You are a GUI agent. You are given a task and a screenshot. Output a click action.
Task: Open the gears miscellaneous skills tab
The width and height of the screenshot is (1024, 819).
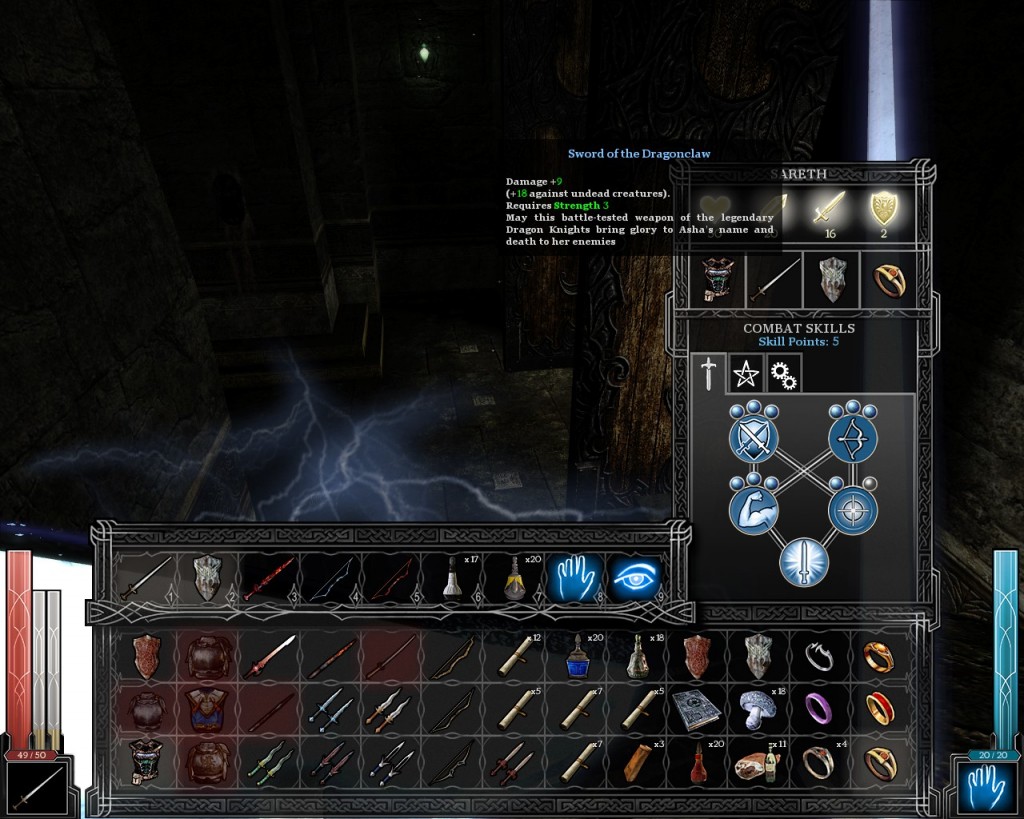[783, 374]
